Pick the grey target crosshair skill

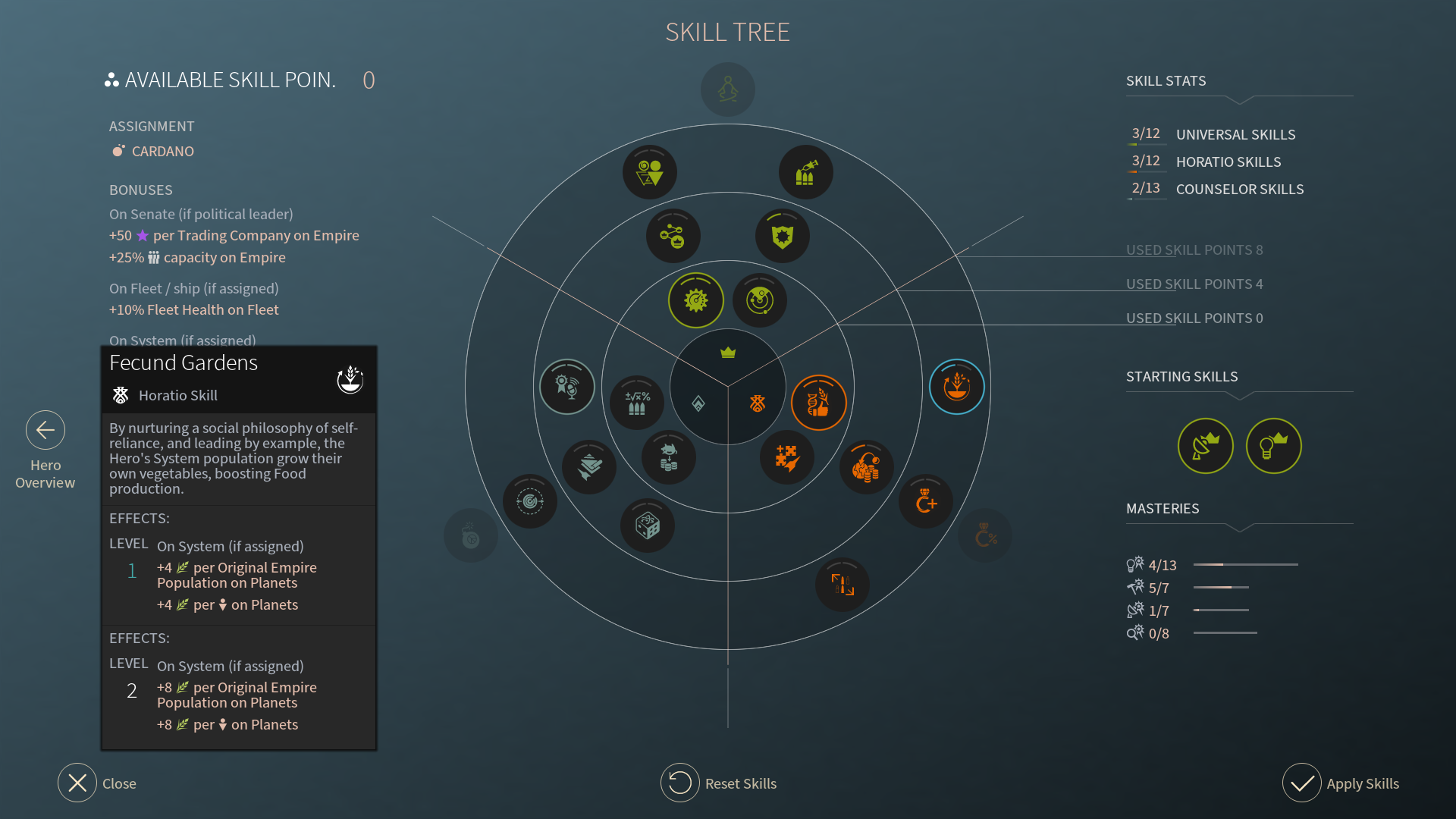point(529,501)
